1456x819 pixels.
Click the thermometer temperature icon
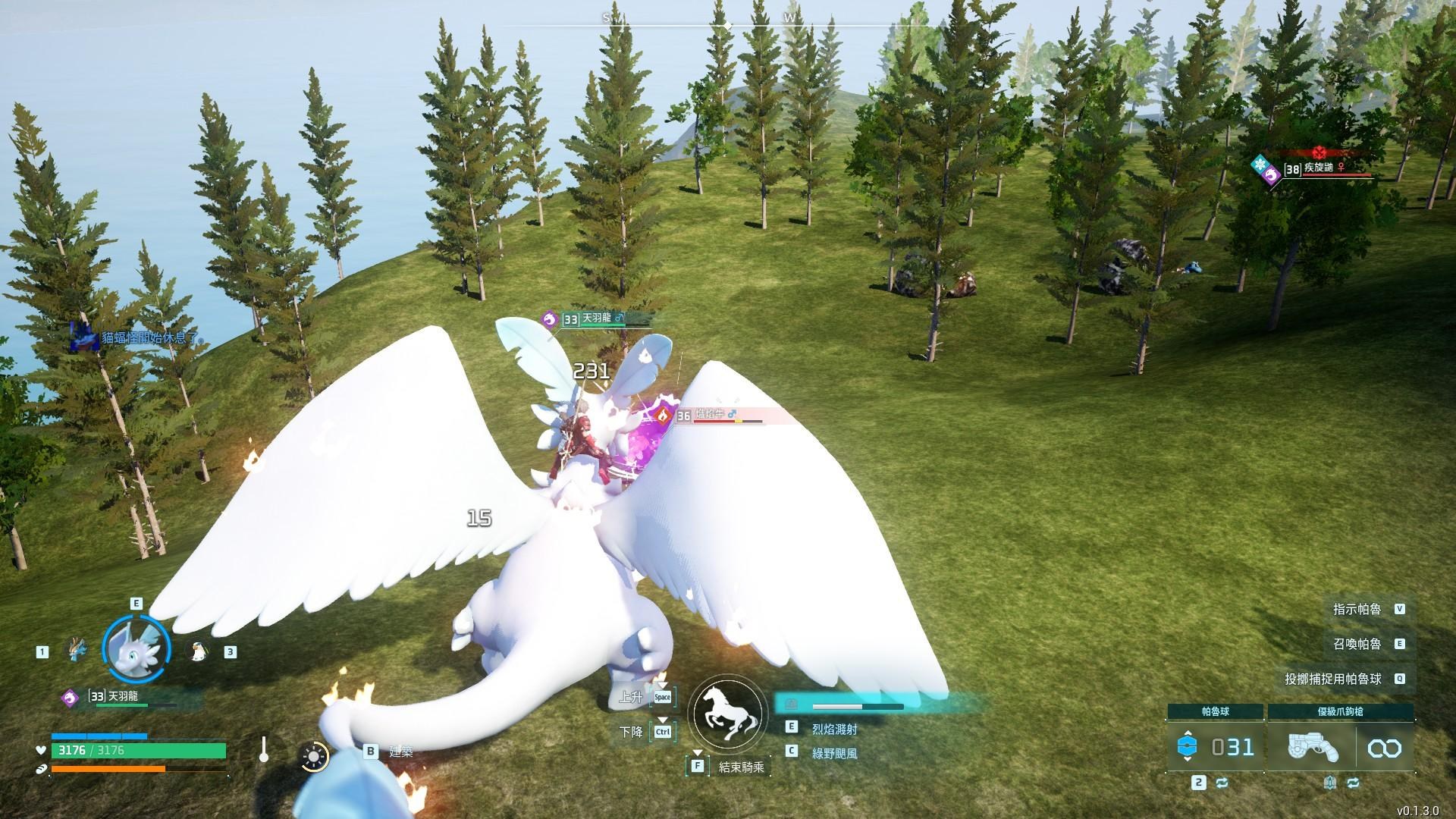263,750
